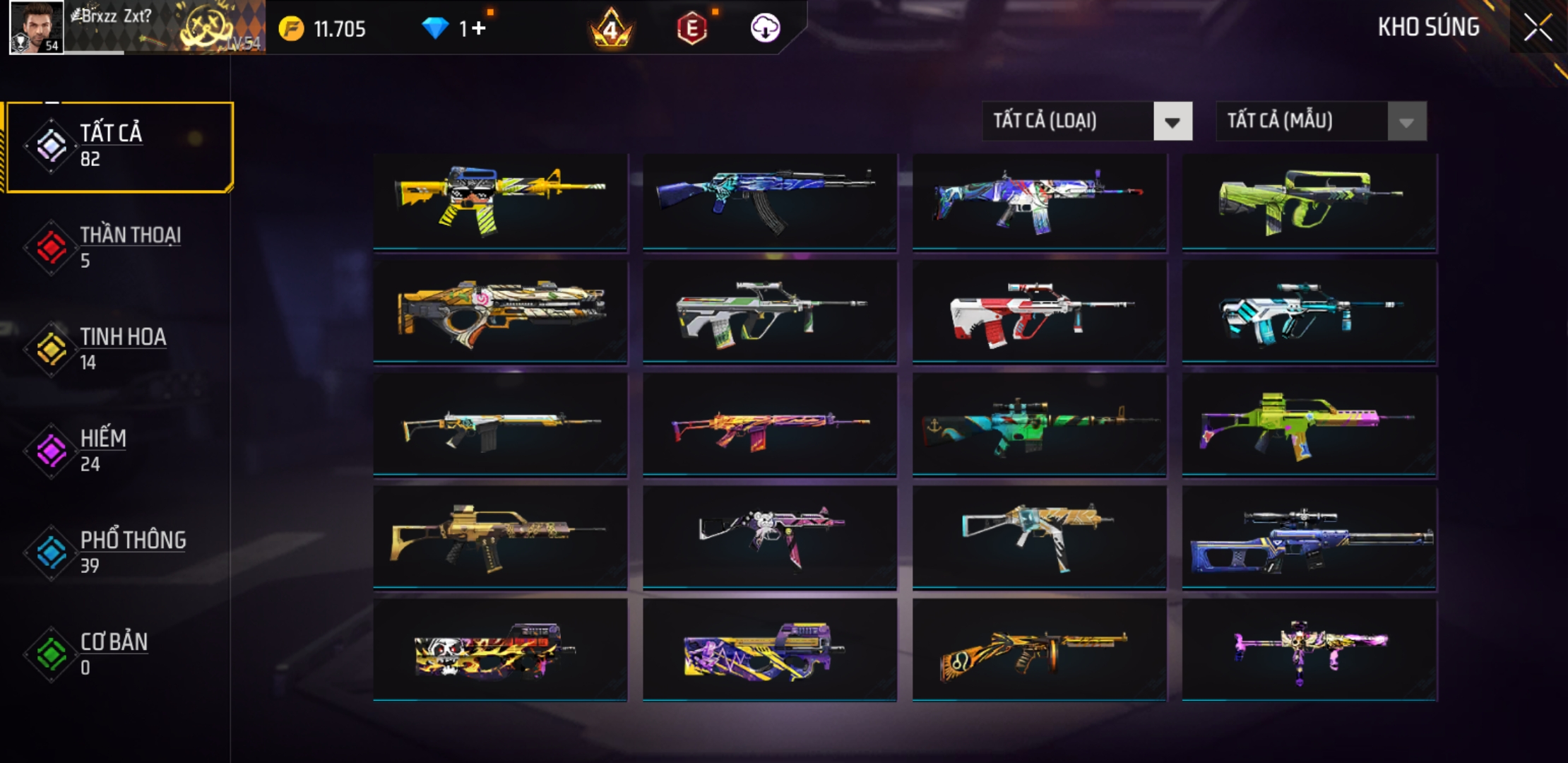The image size is (1568, 763).
Task: Add diamonds with the plus button
Action: click(x=479, y=28)
